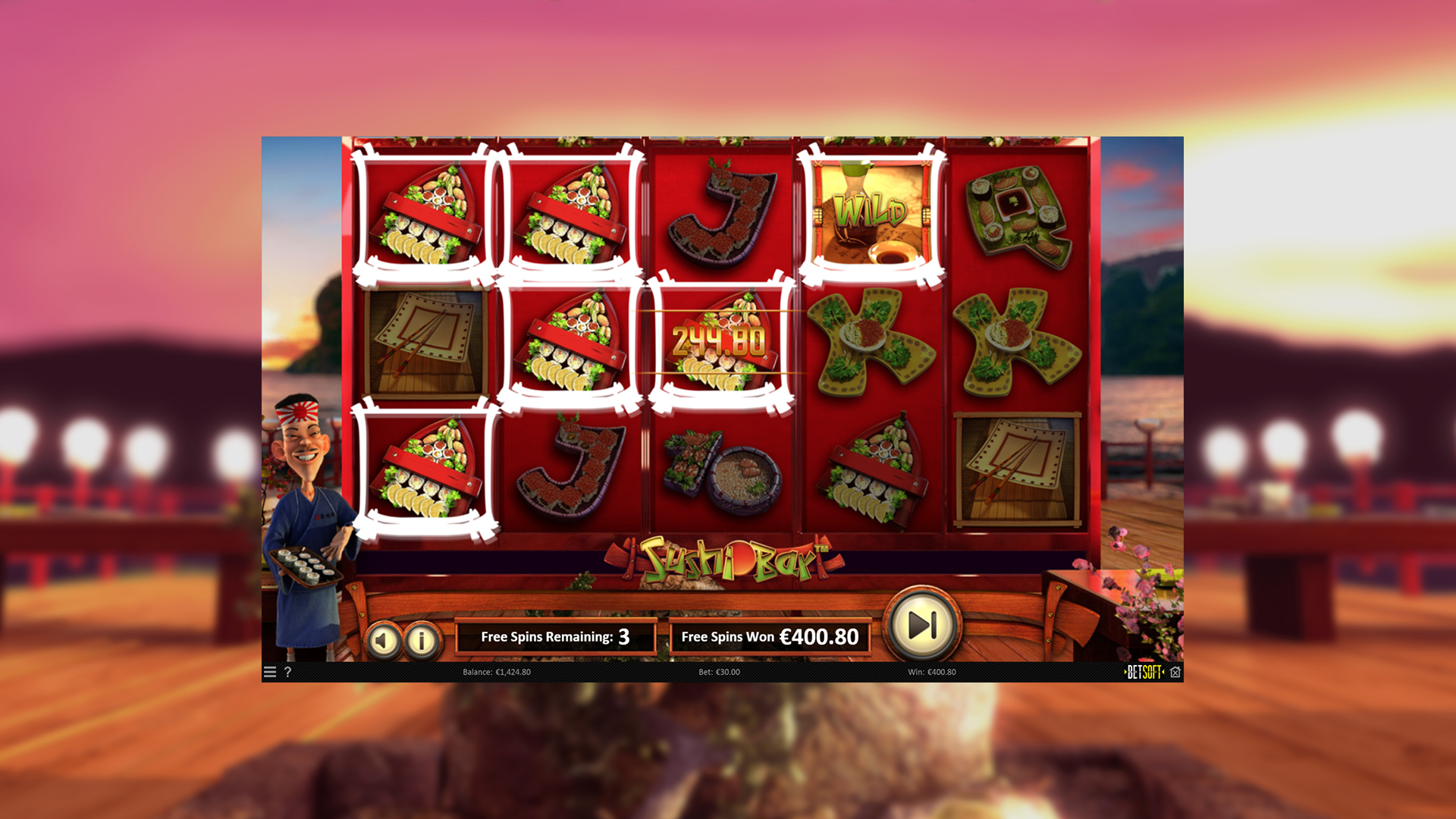Expand the menu via the three-line icon
1456x819 pixels.
270,672
